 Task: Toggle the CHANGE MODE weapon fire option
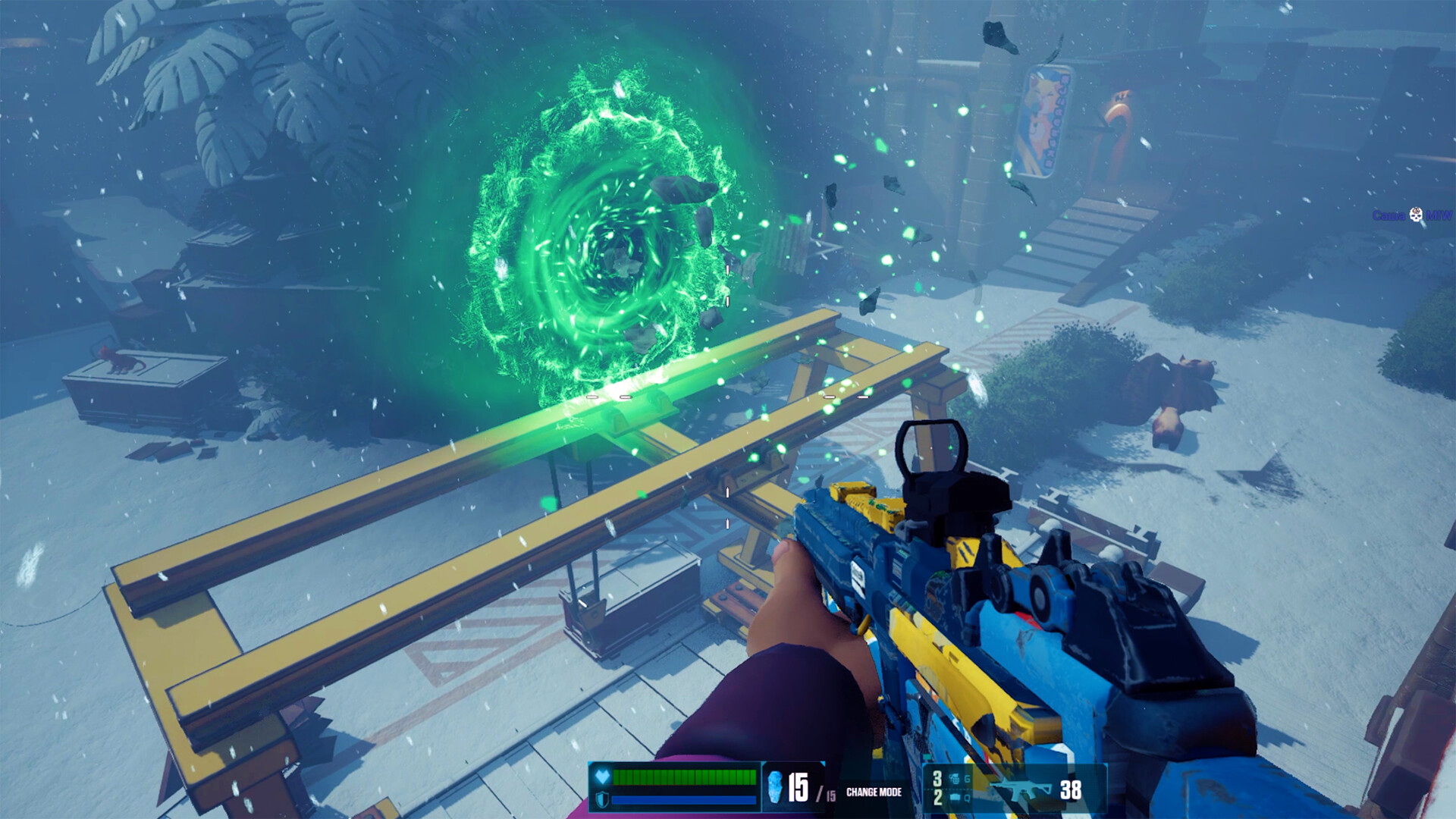click(872, 792)
